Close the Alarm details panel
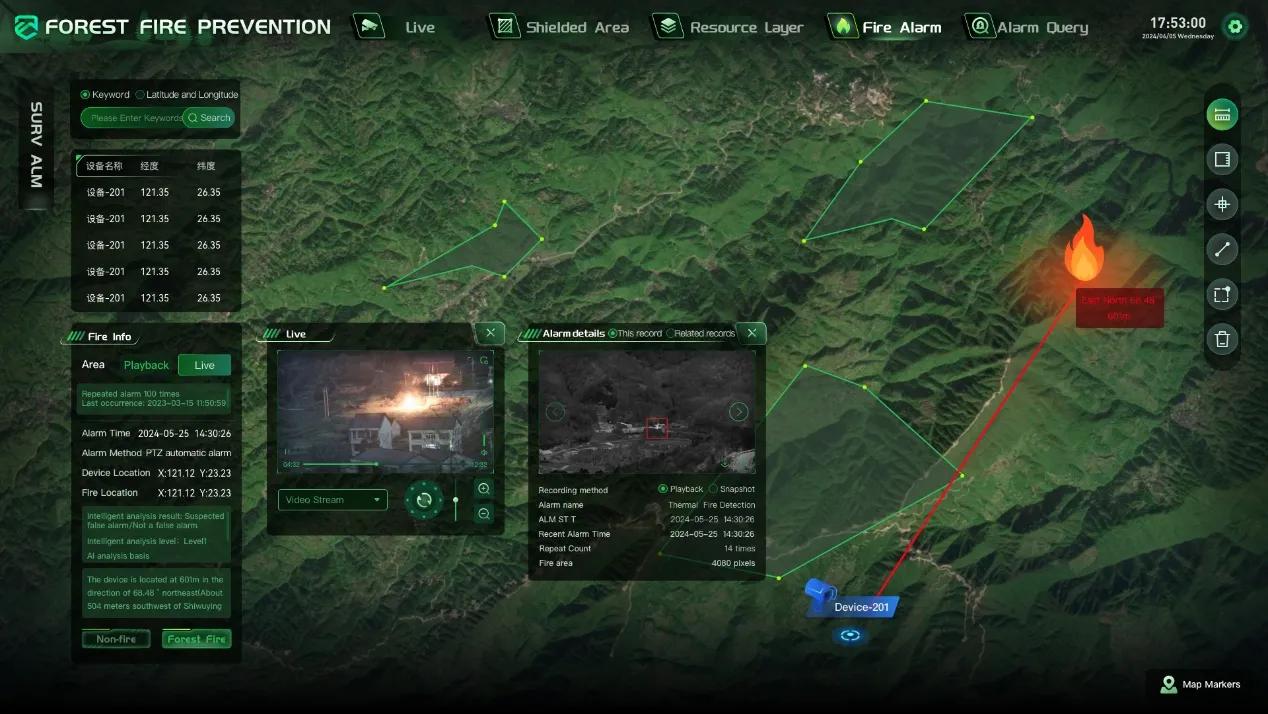The image size is (1268, 714). [751, 333]
